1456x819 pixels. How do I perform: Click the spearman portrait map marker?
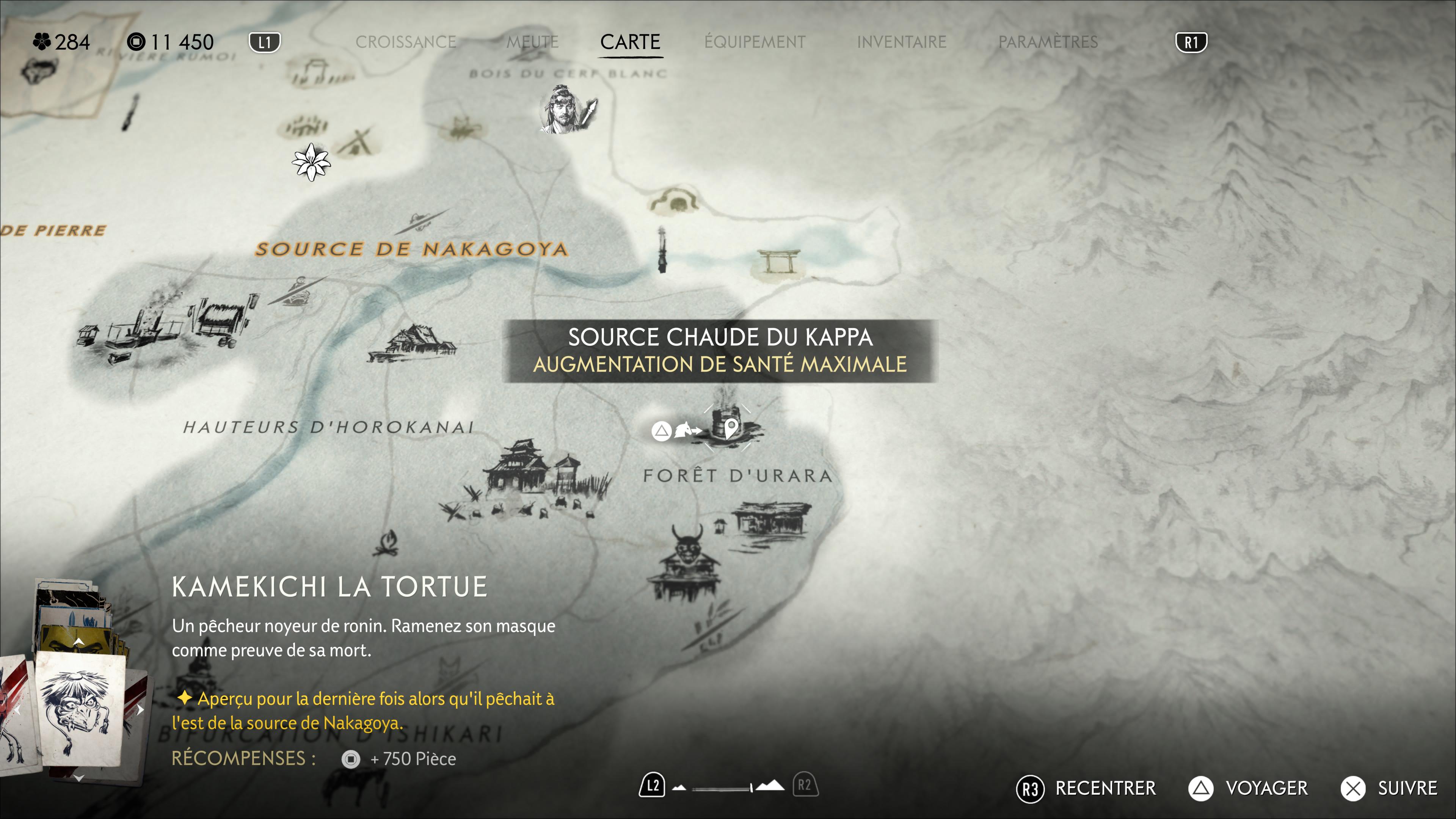567,110
